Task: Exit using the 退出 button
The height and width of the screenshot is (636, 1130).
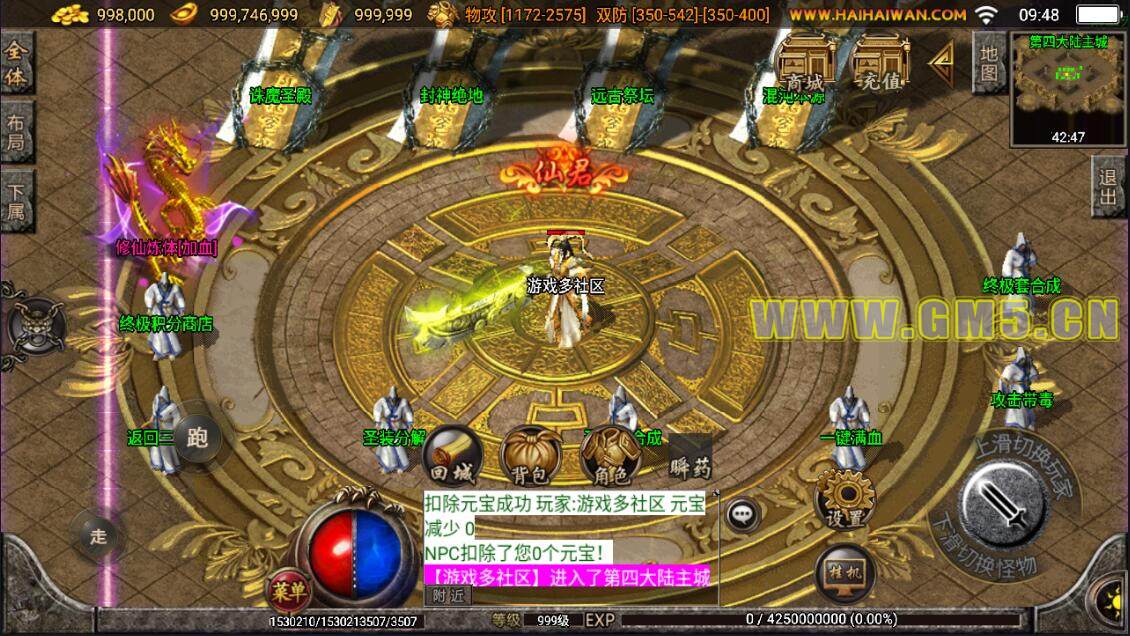Action: click(1108, 186)
